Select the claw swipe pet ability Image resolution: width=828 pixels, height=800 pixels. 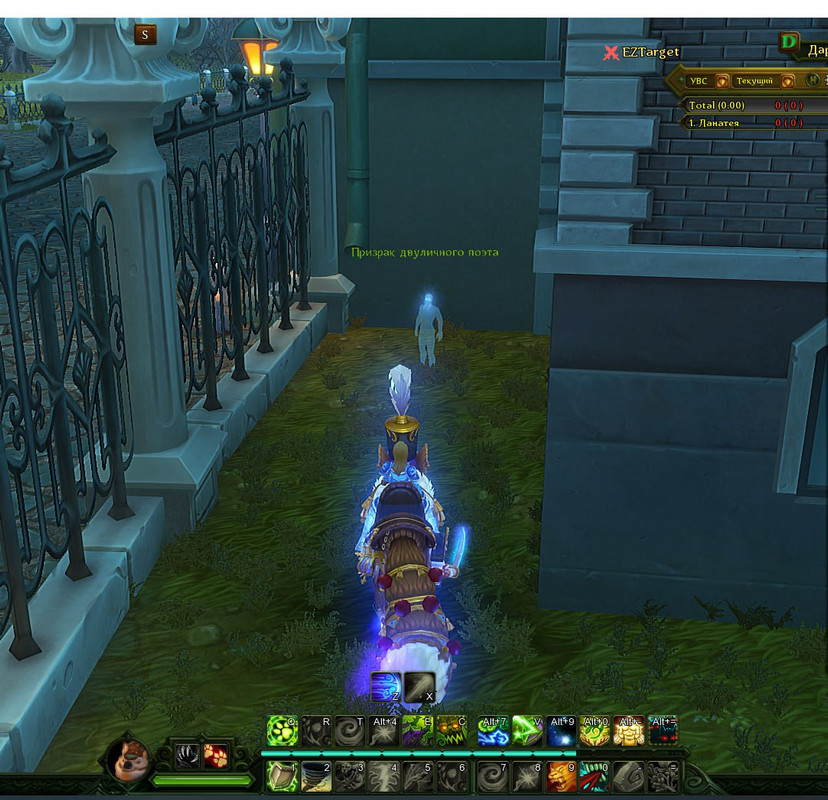187,756
